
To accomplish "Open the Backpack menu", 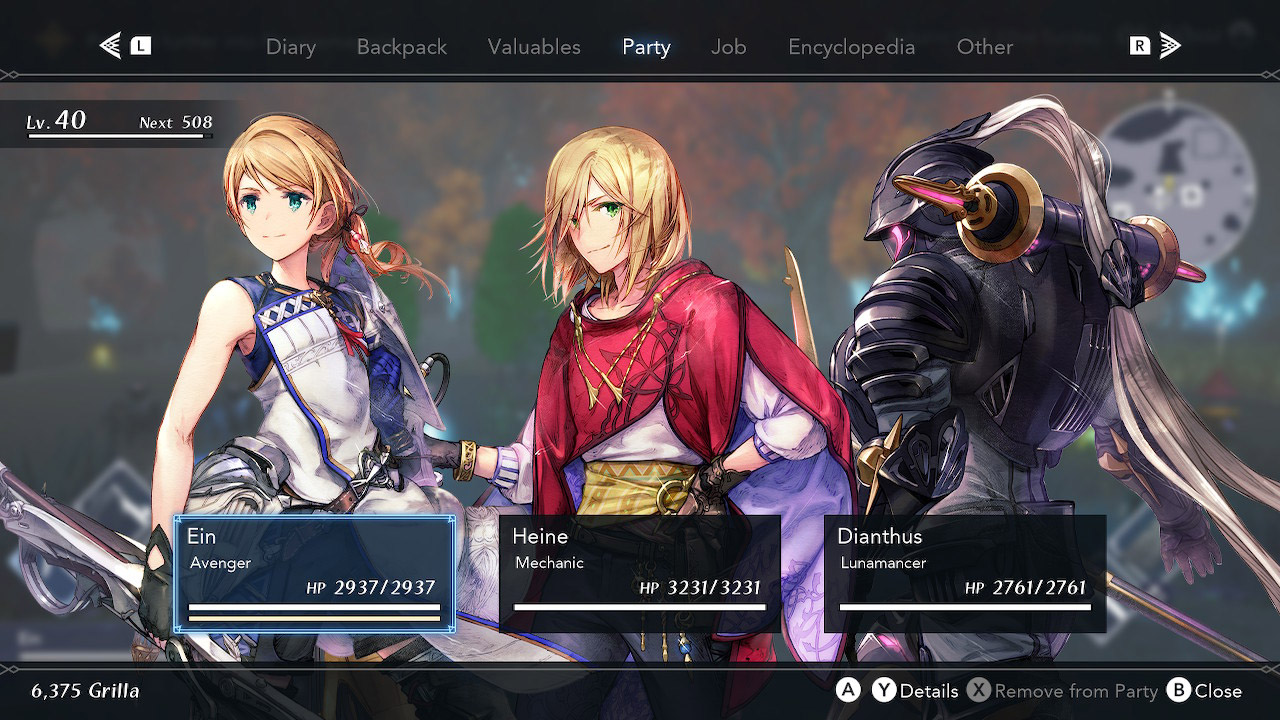I will click(401, 47).
